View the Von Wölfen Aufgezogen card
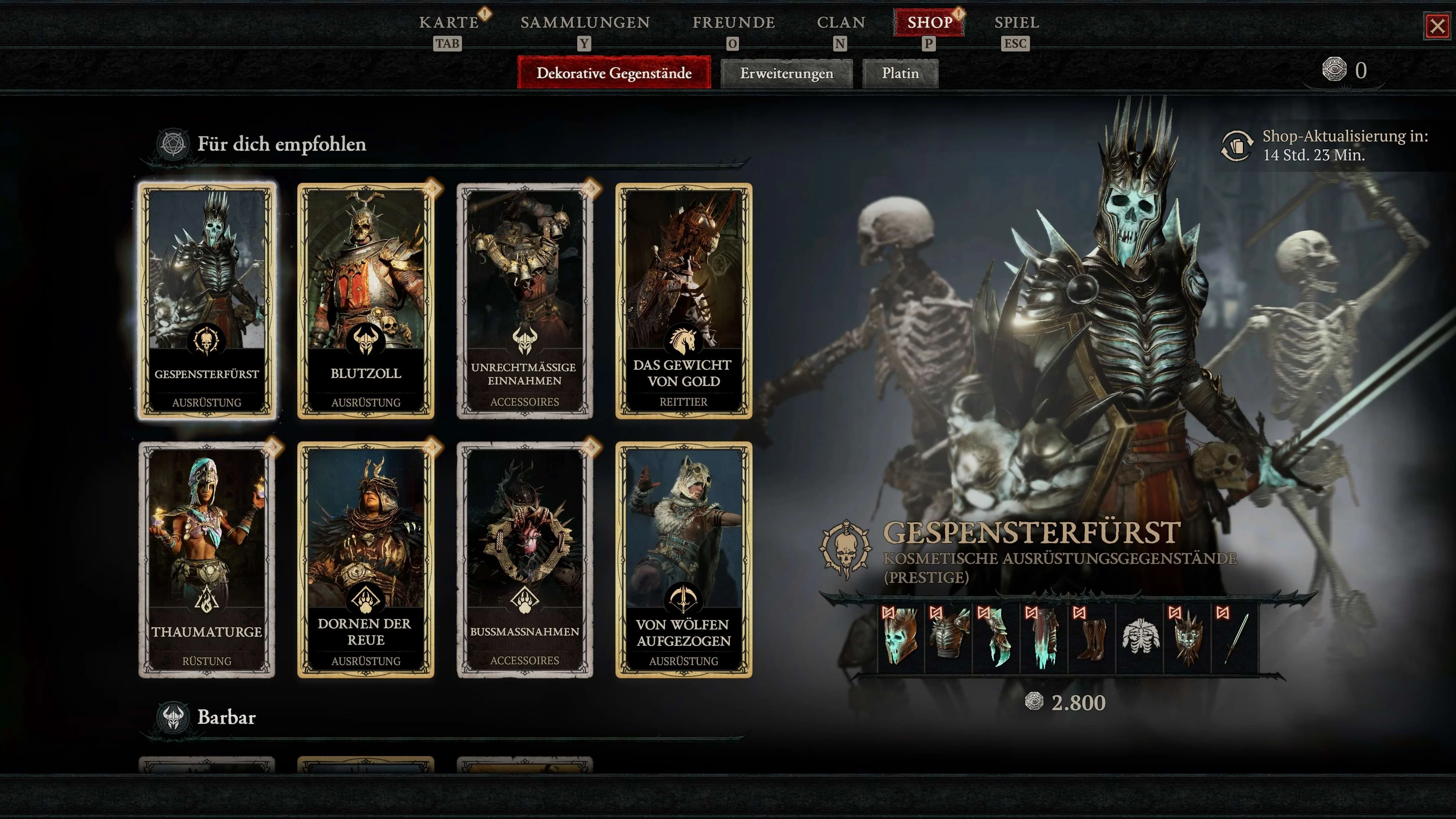The image size is (1456, 819). 683,560
